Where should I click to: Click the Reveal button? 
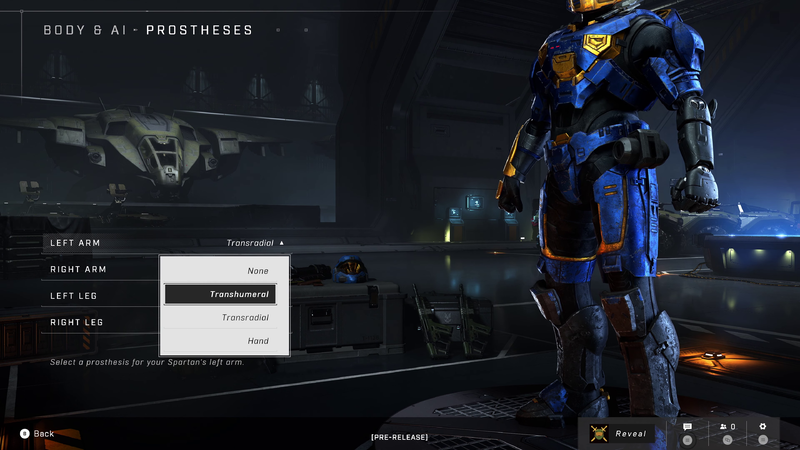620,434
